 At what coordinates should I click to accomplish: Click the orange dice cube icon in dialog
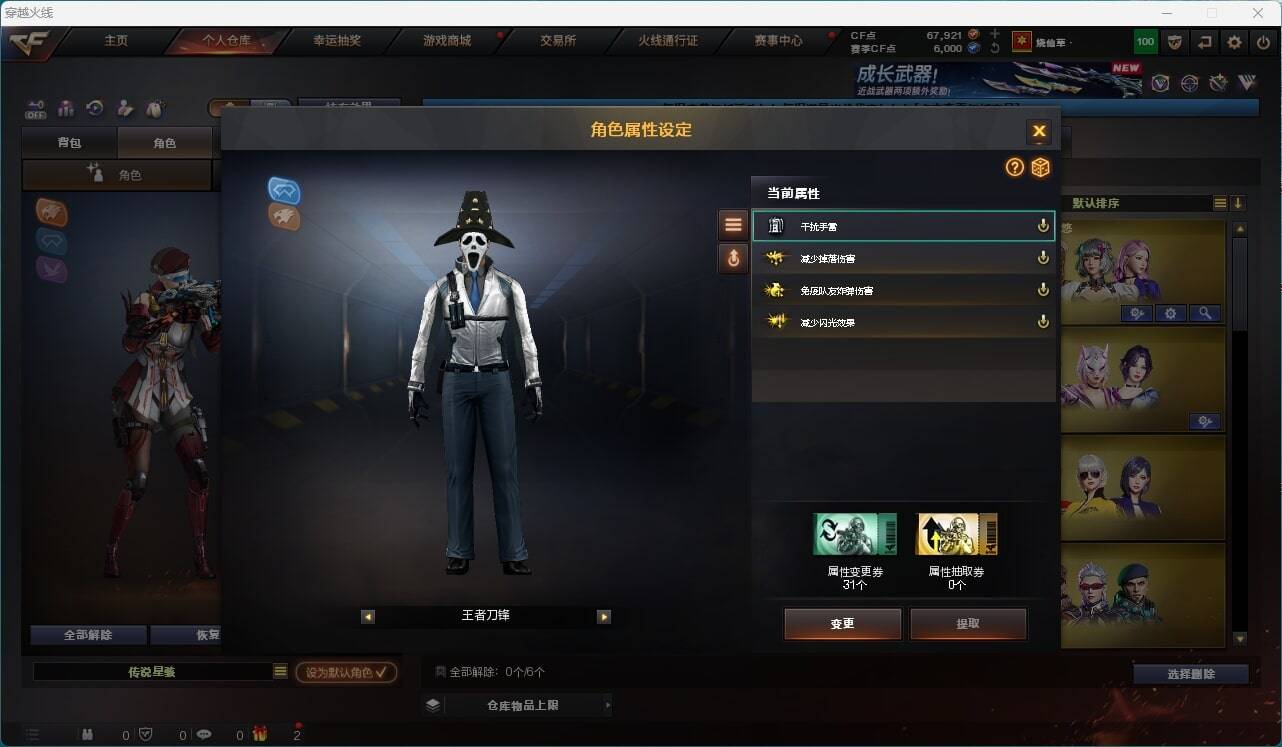point(1041,168)
